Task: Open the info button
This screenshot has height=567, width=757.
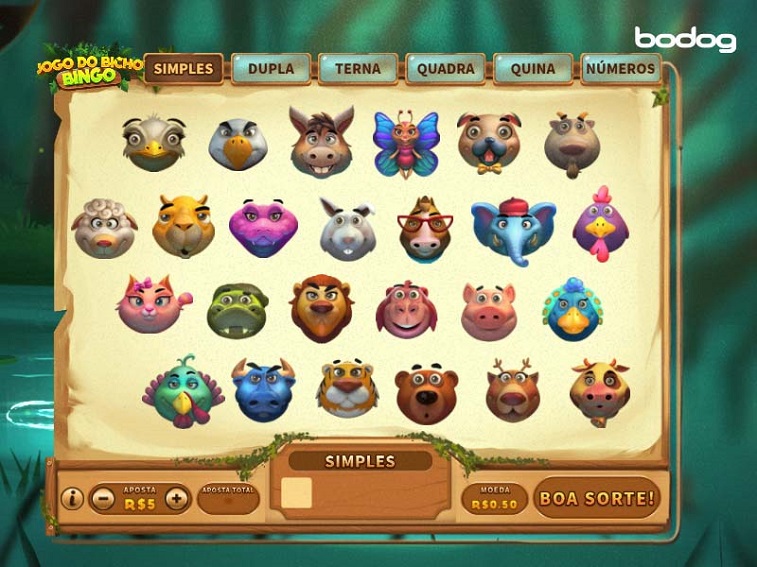Action: click(72, 498)
